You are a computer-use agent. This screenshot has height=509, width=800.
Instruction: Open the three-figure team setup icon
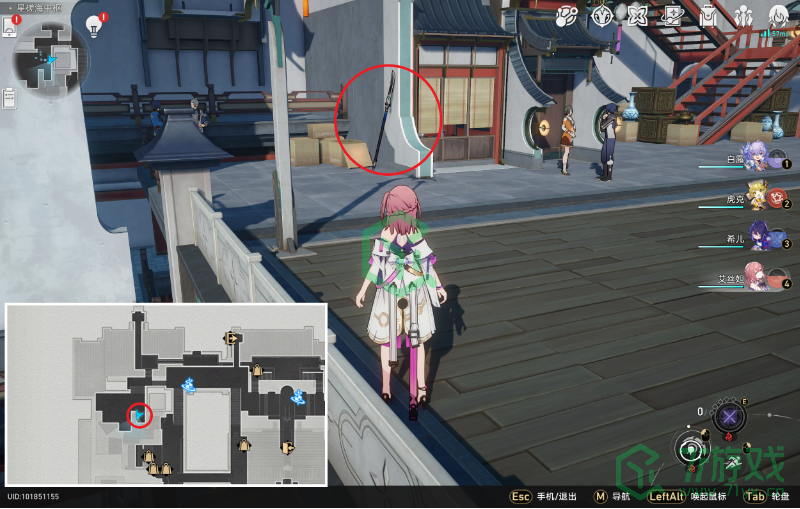pyautogui.click(x=743, y=16)
